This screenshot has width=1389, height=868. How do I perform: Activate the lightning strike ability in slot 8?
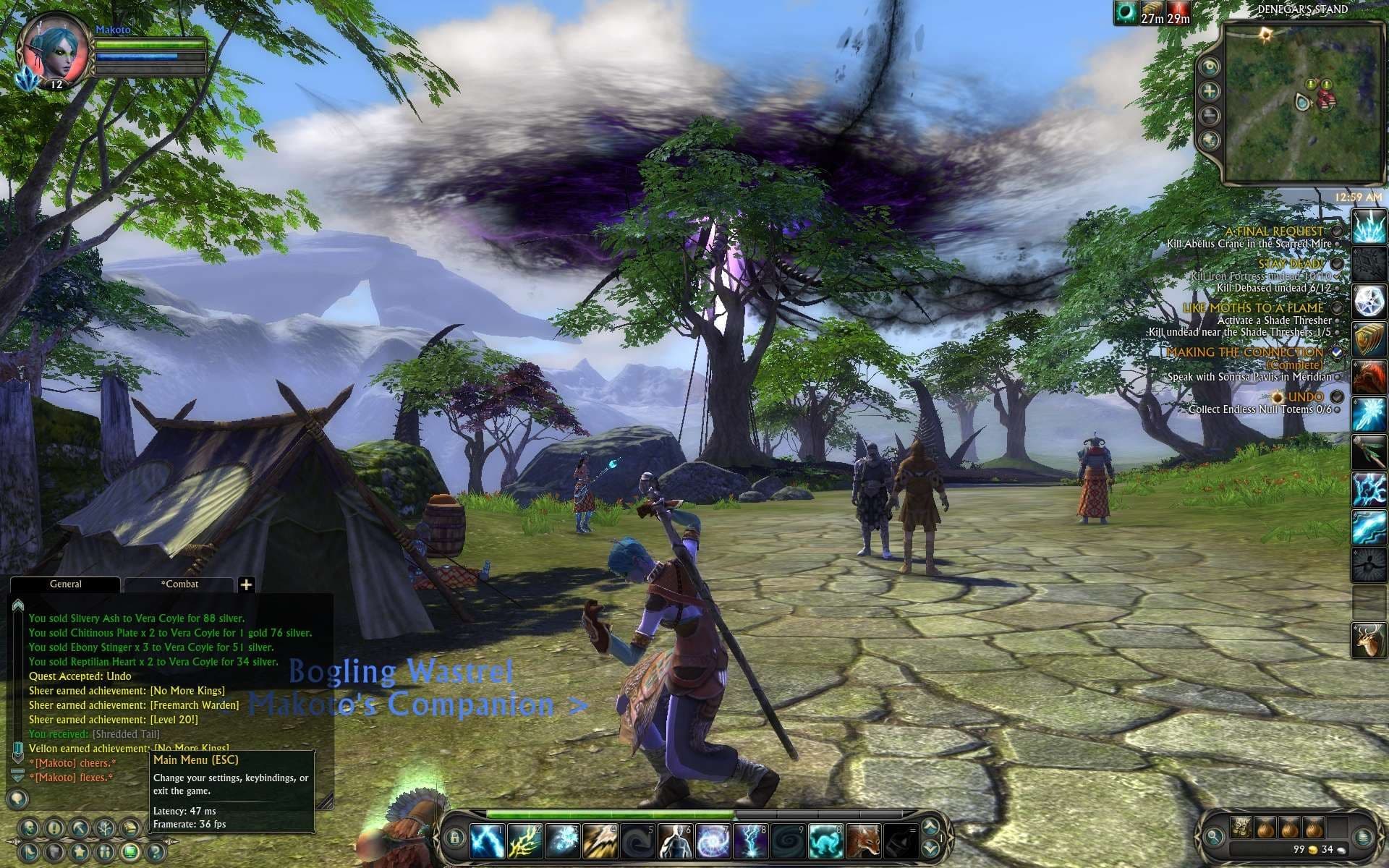click(750, 842)
